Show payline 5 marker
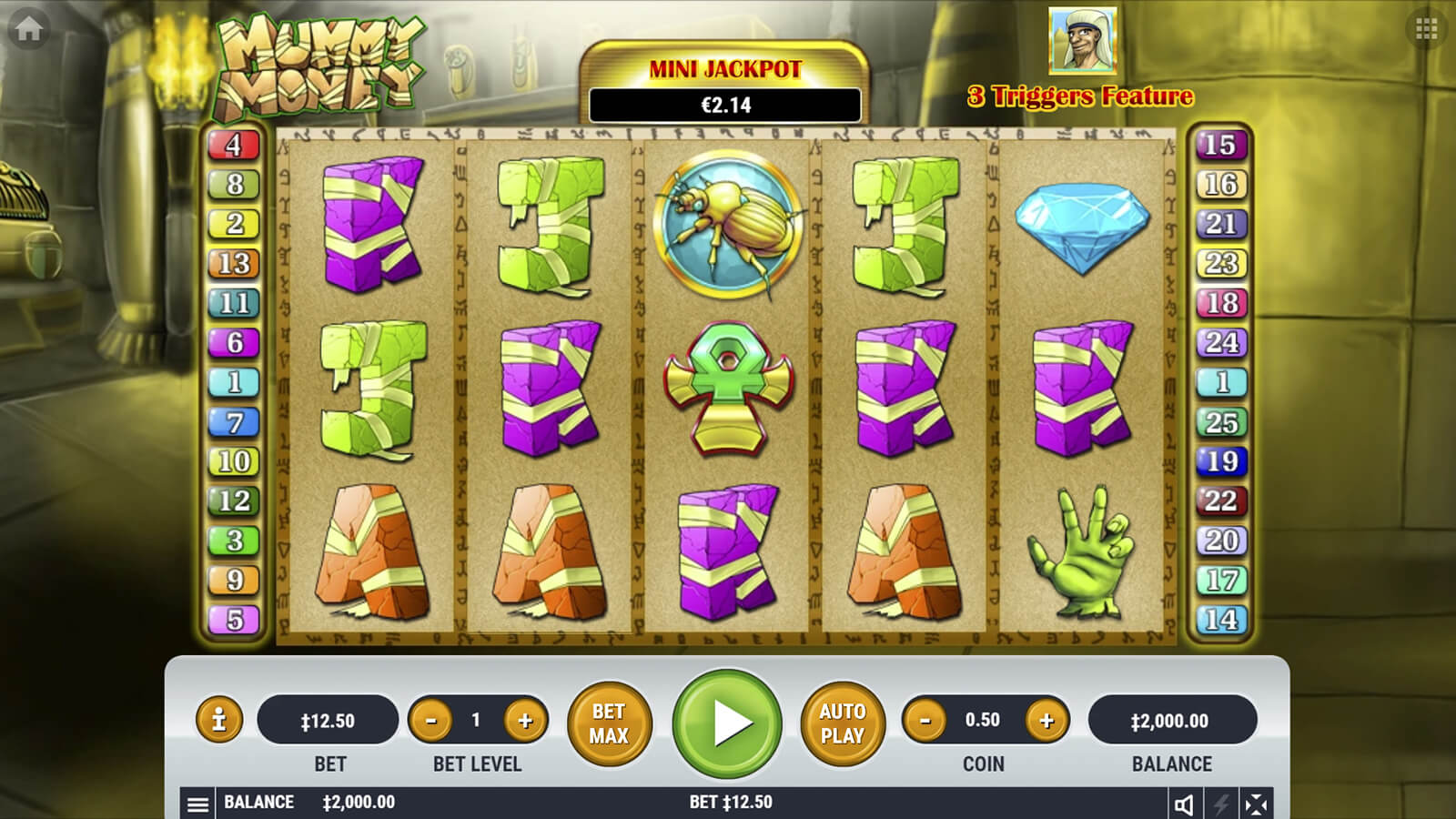Screen dimensions: 1456x819 pos(234,620)
